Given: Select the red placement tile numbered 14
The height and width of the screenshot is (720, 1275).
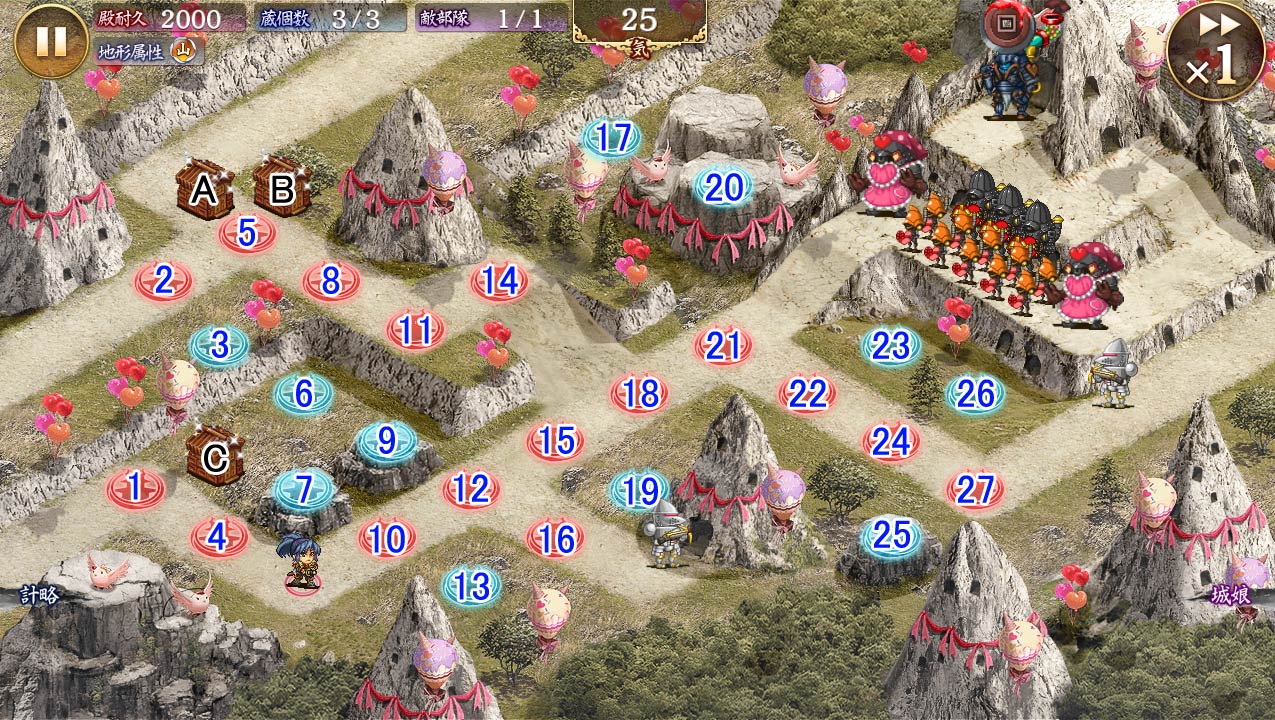Looking at the screenshot, I should 499,282.
